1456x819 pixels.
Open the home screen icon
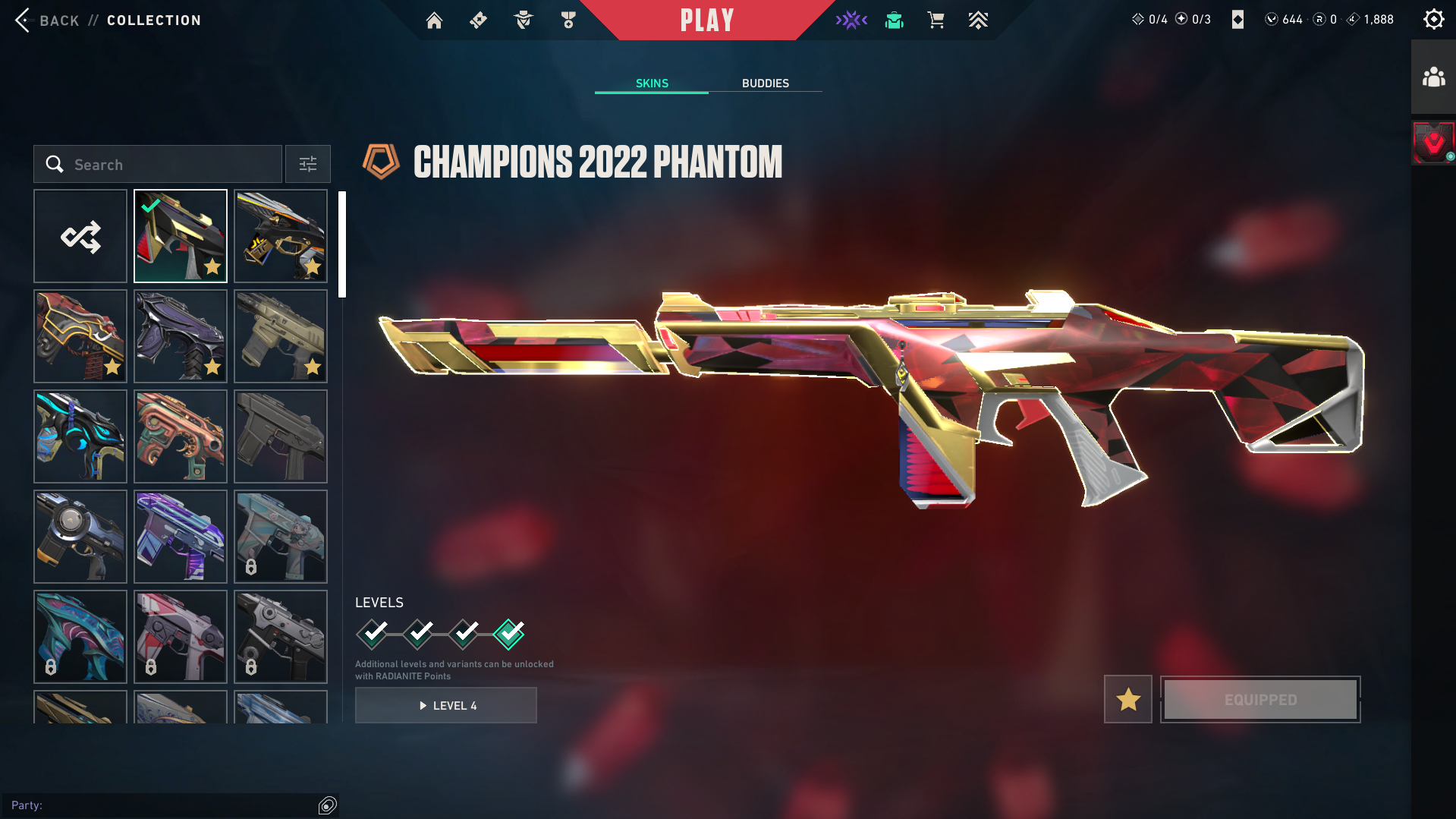pos(434,20)
